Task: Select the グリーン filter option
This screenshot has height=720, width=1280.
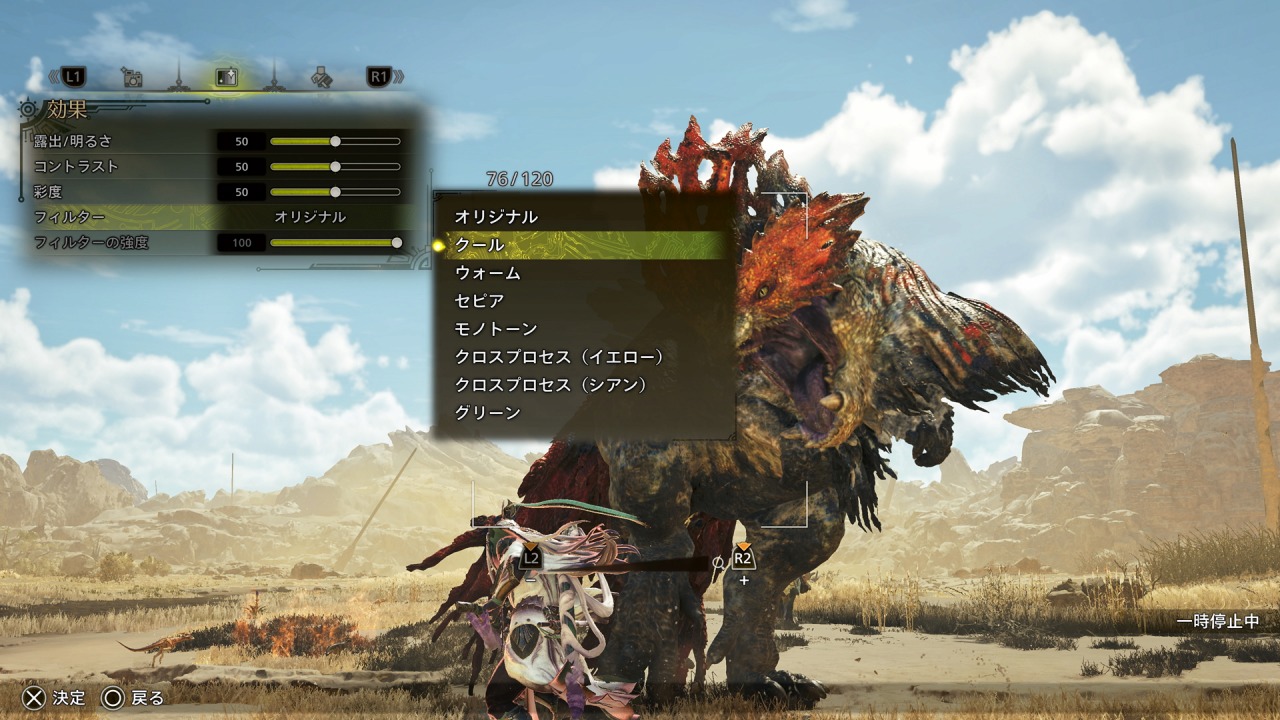Action: (488, 413)
